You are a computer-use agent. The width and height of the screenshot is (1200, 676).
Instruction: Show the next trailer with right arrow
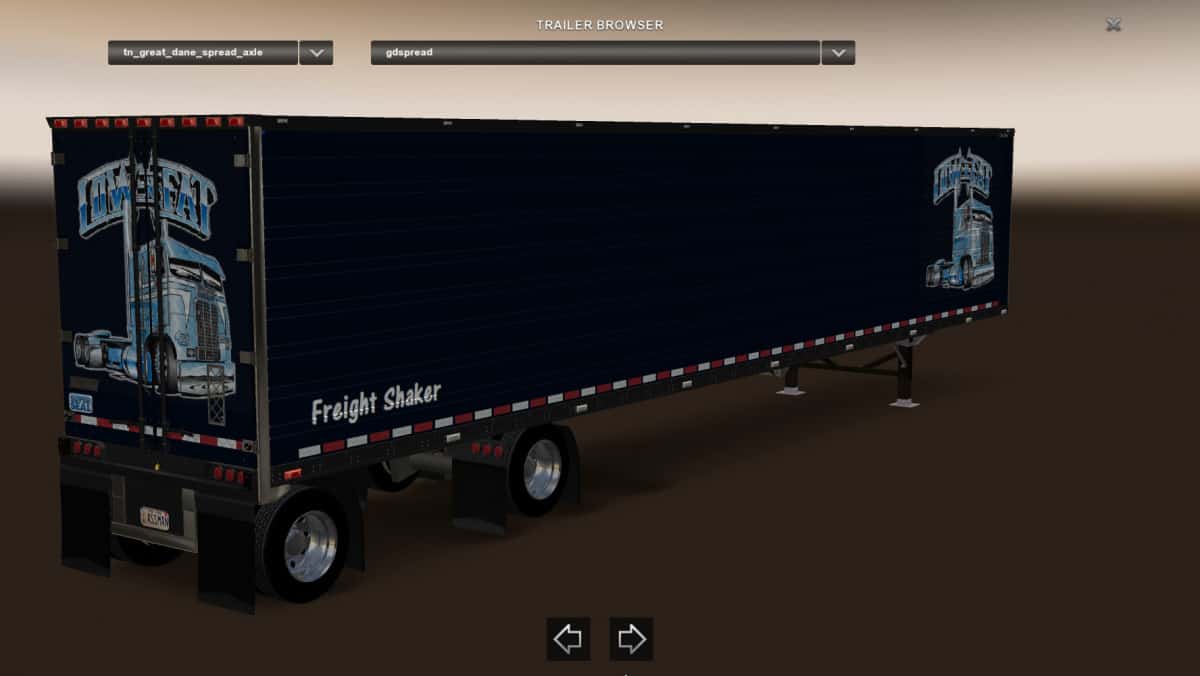(x=631, y=639)
